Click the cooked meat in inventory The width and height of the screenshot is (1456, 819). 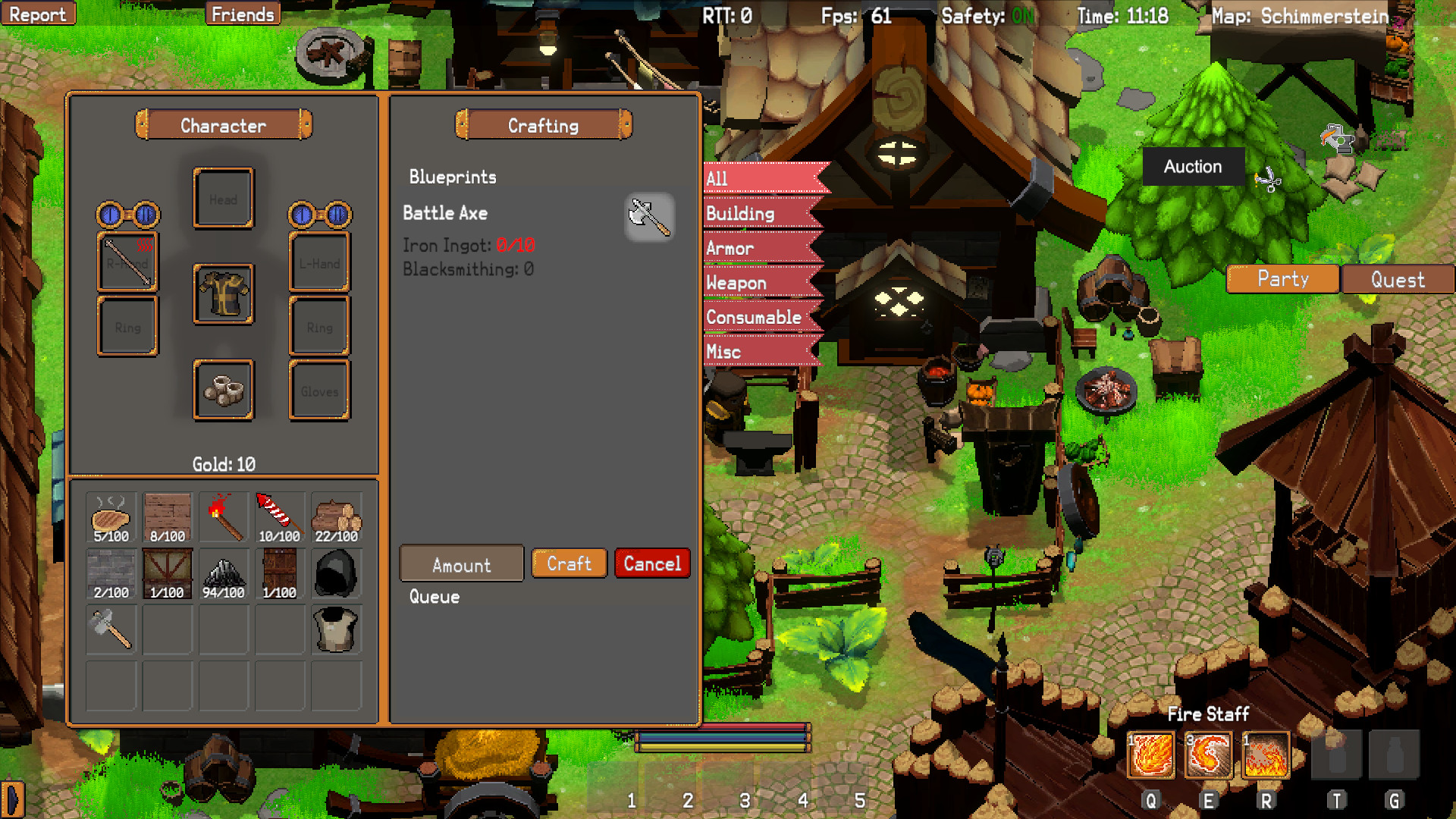click(111, 516)
